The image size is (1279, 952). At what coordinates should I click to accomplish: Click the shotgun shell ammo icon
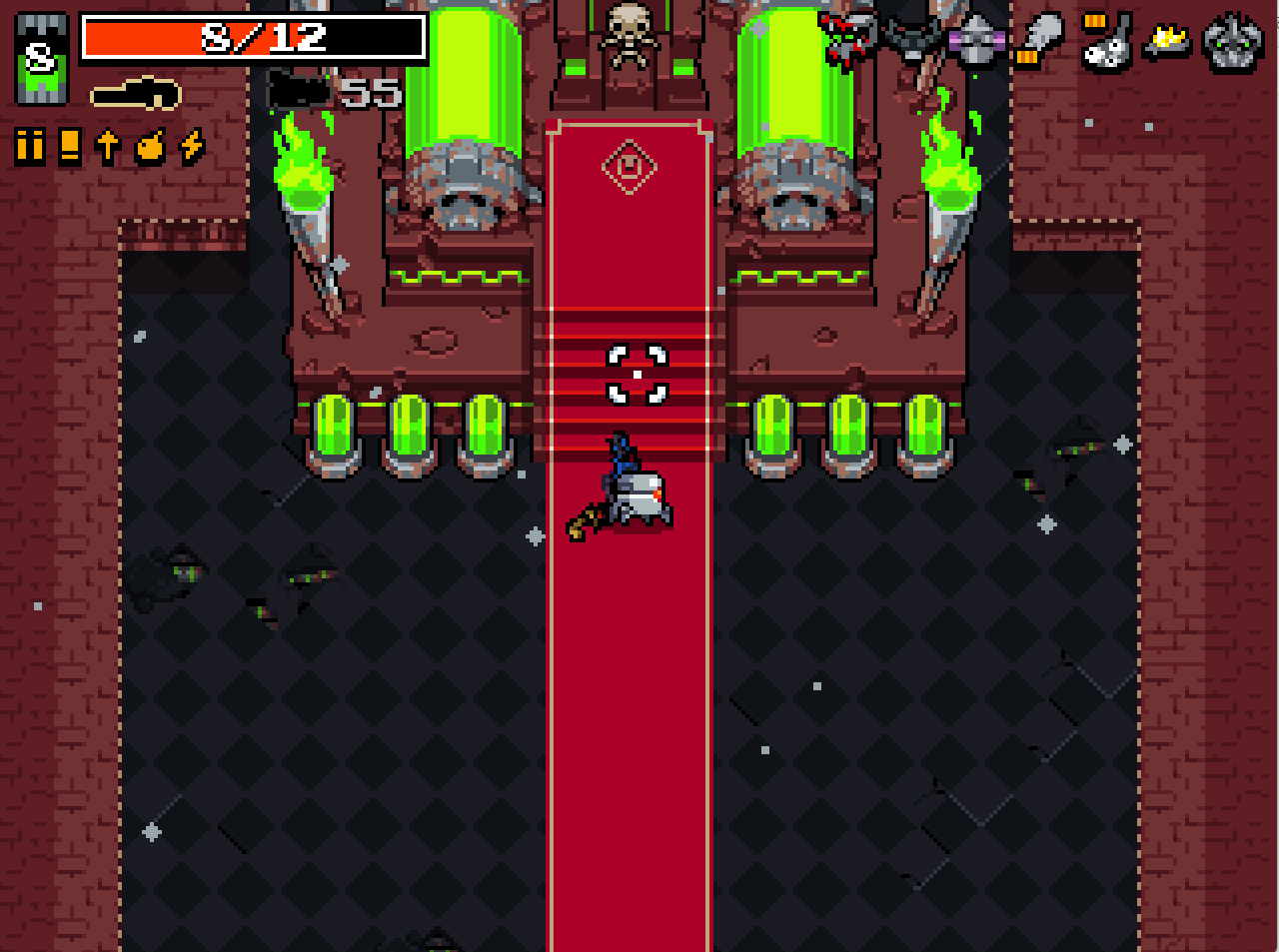click(x=69, y=146)
